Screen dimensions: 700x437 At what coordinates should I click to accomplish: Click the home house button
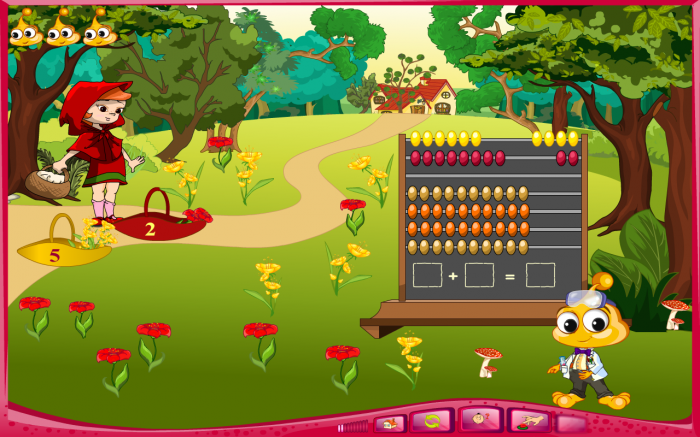390,423
